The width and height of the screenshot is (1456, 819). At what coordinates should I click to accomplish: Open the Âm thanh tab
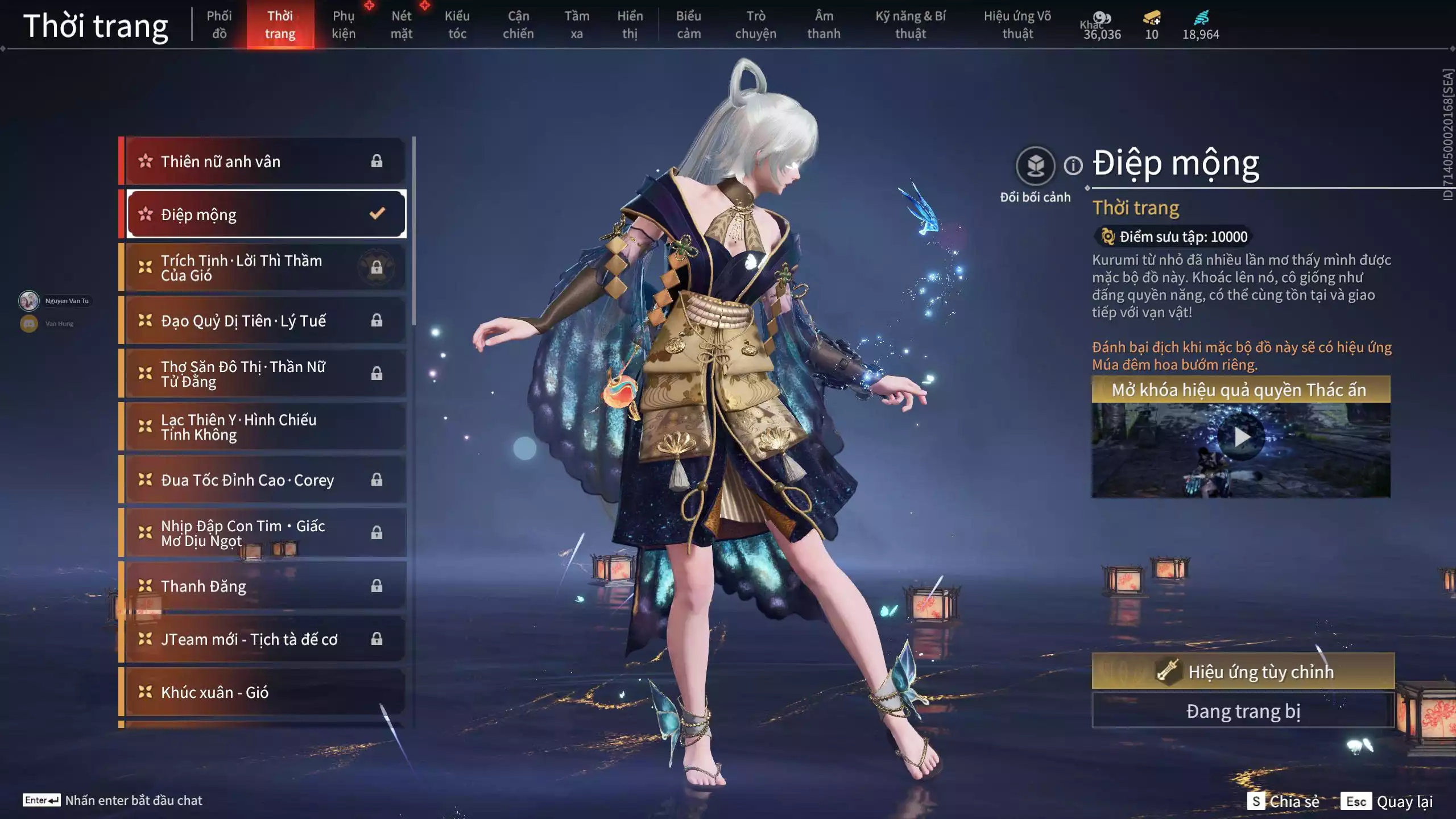pos(824,25)
